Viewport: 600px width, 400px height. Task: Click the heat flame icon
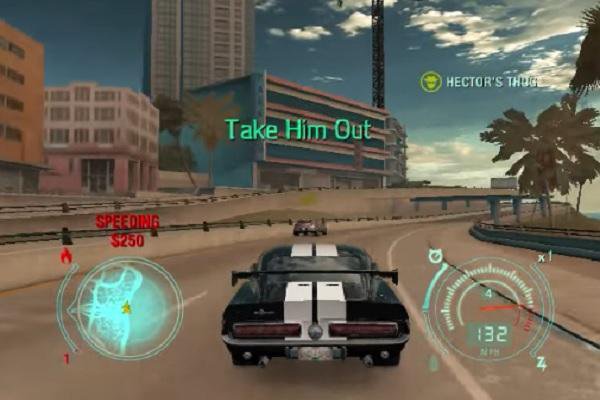[x=67, y=256]
